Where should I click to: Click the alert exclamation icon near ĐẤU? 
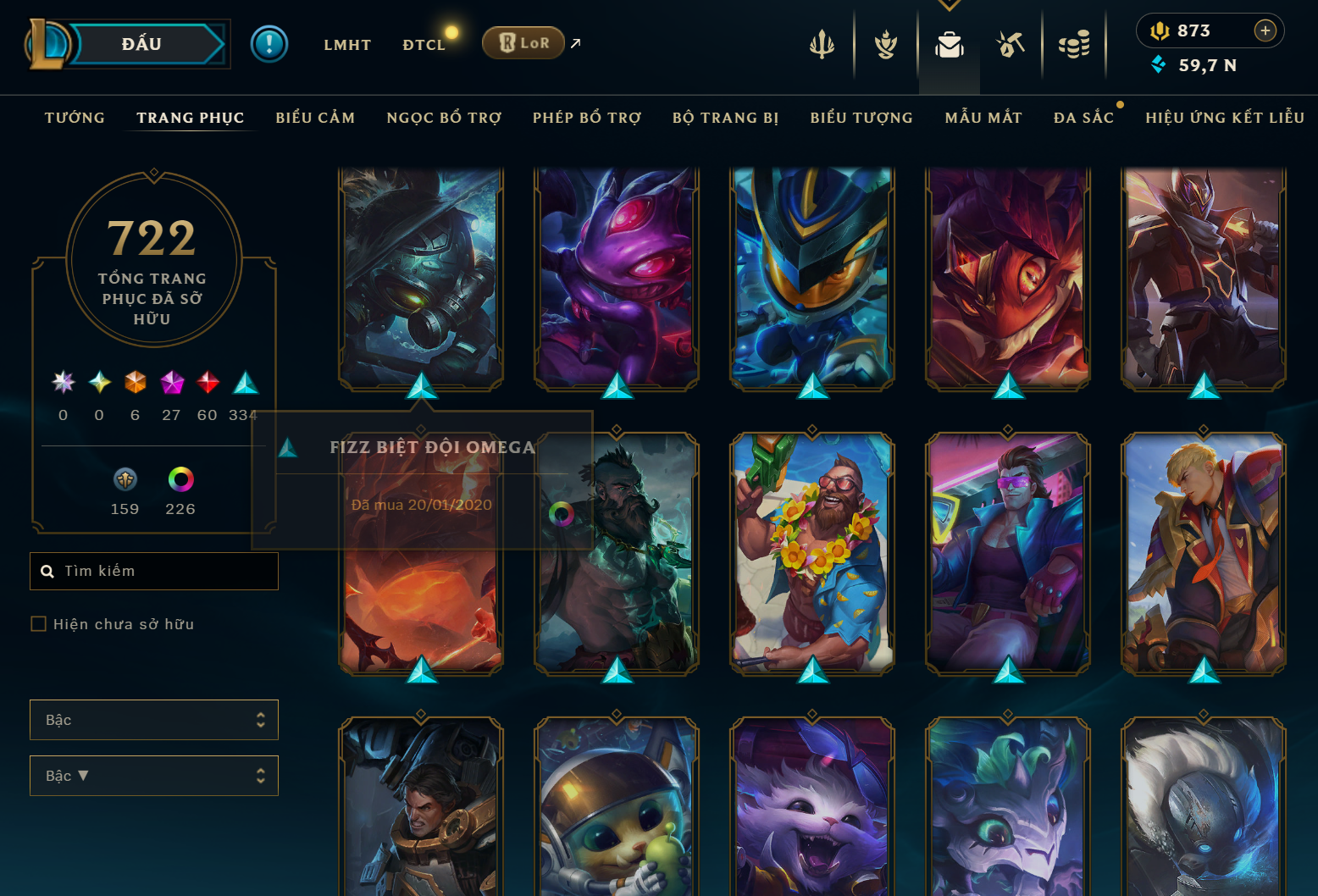pos(269,43)
